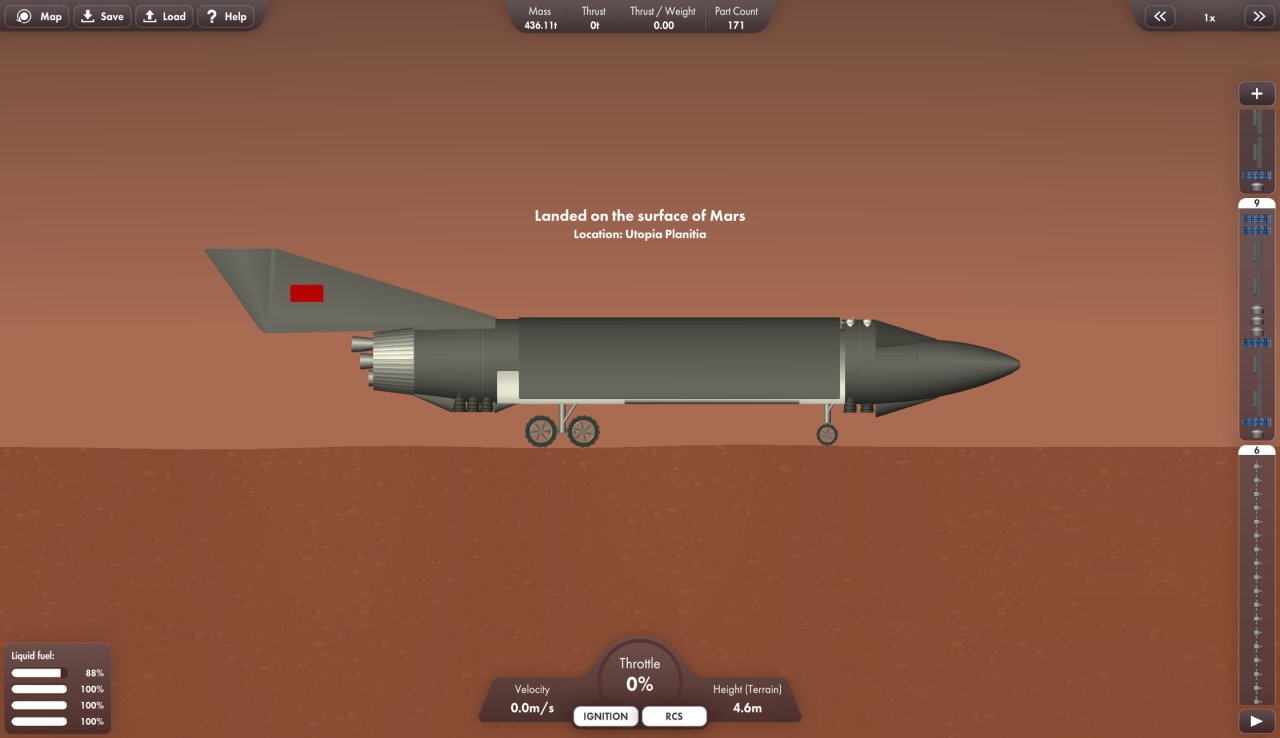Image resolution: width=1280 pixels, height=738 pixels.
Task: Click the plus icon above the staging sidebar
Action: point(1256,93)
